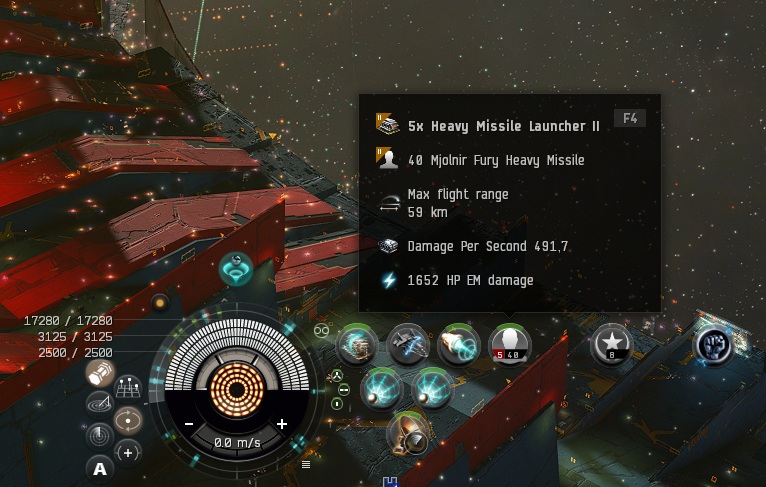The width and height of the screenshot is (766, 487).
Task: Open the cargo hold icon
Action: tap(100, 373)
